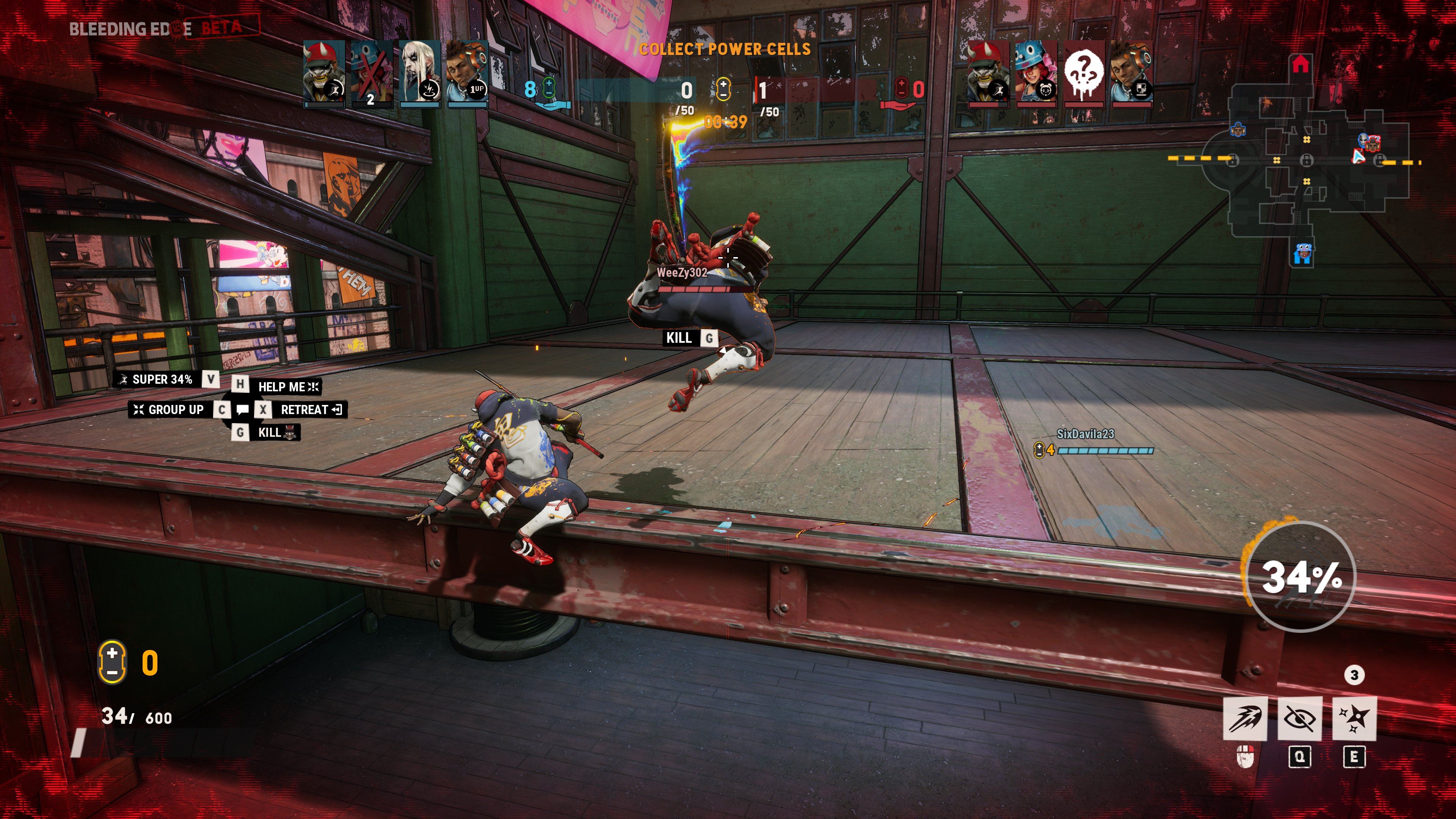Click the blue home base minimap marker
Image resolution: width=1456 pixels, height=819 pixels.
click(x=1302, y=254)
